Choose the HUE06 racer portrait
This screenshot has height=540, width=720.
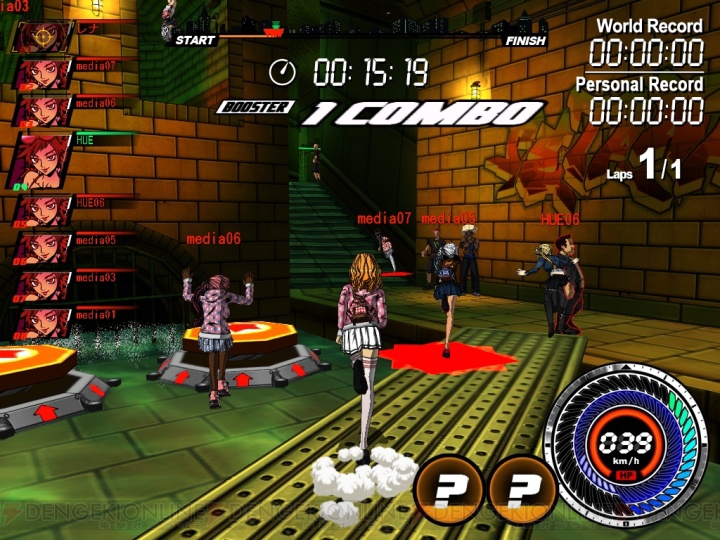pyautogui.click(x=40, y=210)
